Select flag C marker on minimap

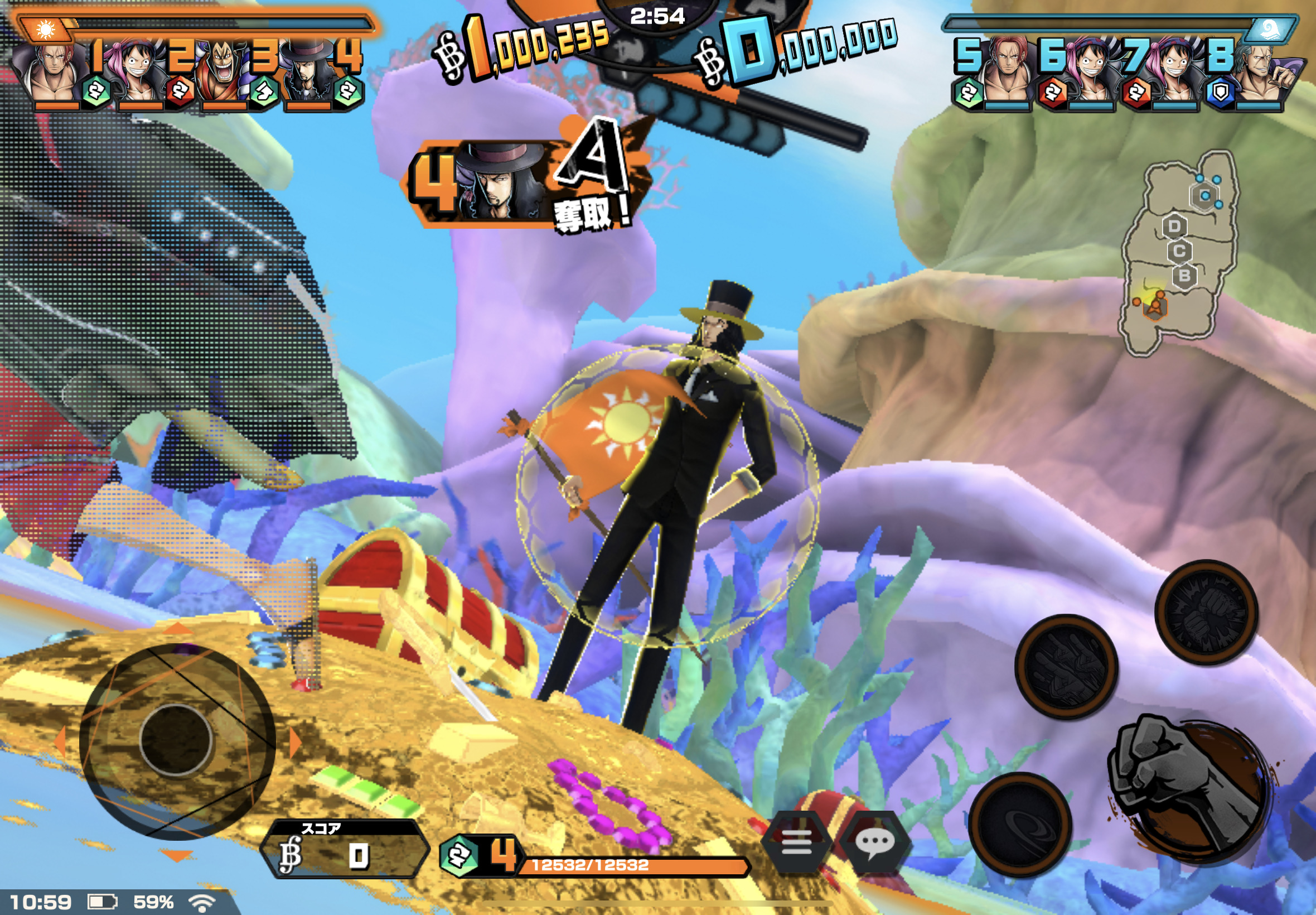1179,251
